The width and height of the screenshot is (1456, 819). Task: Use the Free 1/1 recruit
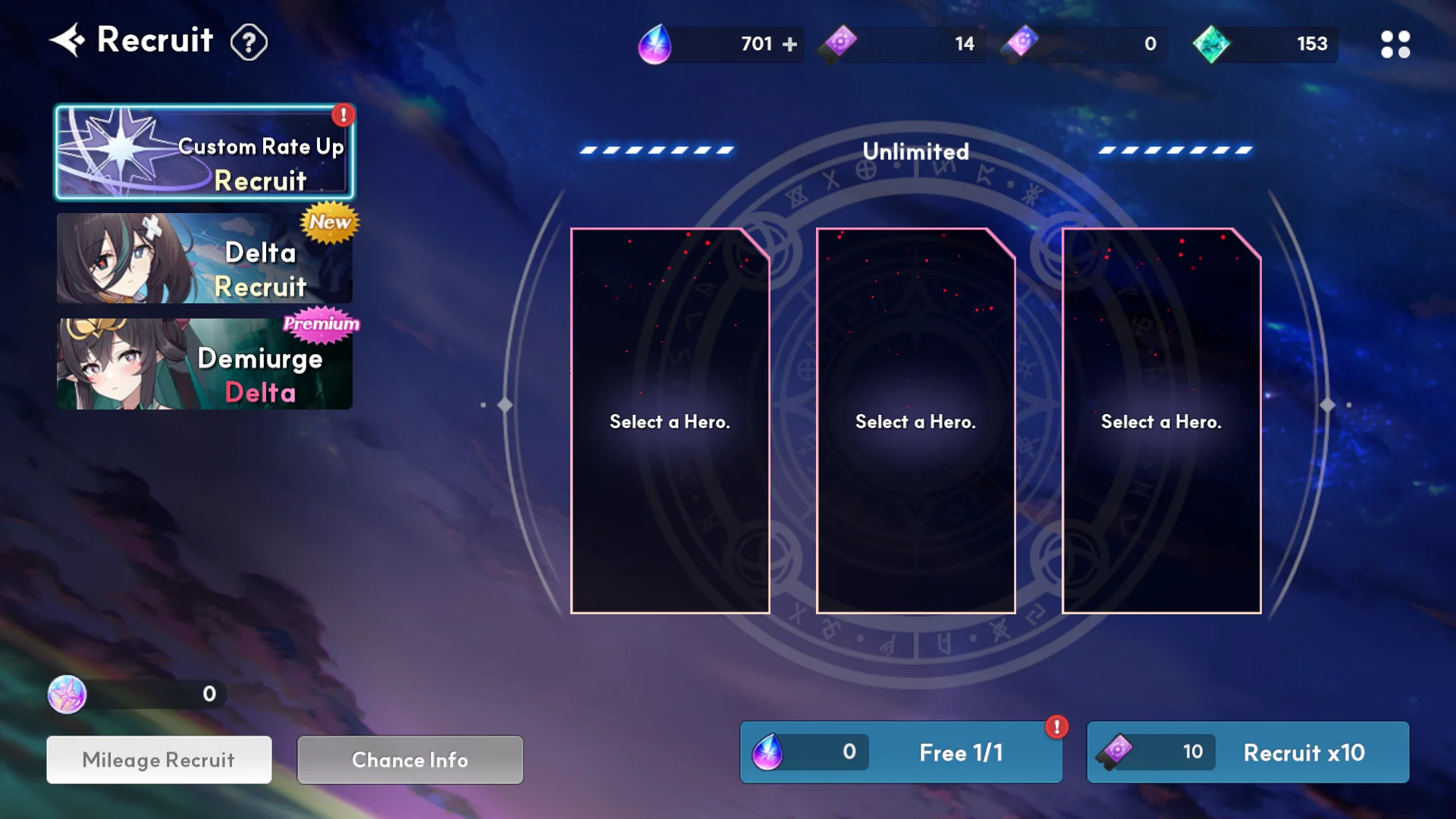point(901,752)
